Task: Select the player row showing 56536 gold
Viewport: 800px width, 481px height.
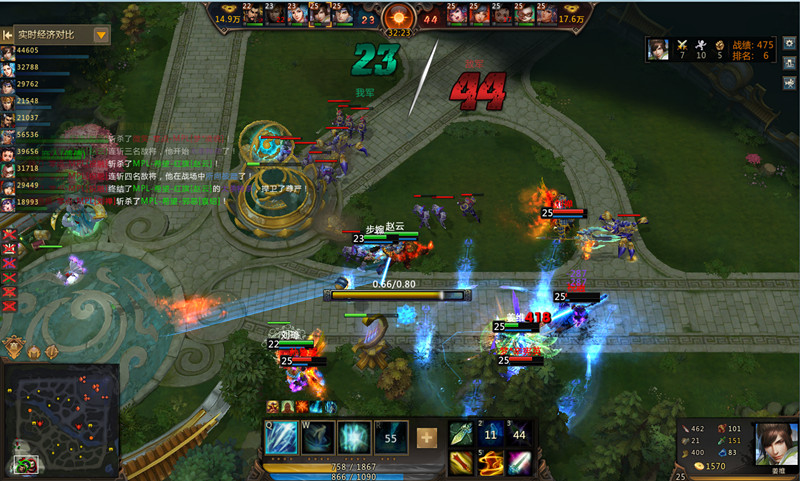Action: pyautogui.click(x=27, y=135)
